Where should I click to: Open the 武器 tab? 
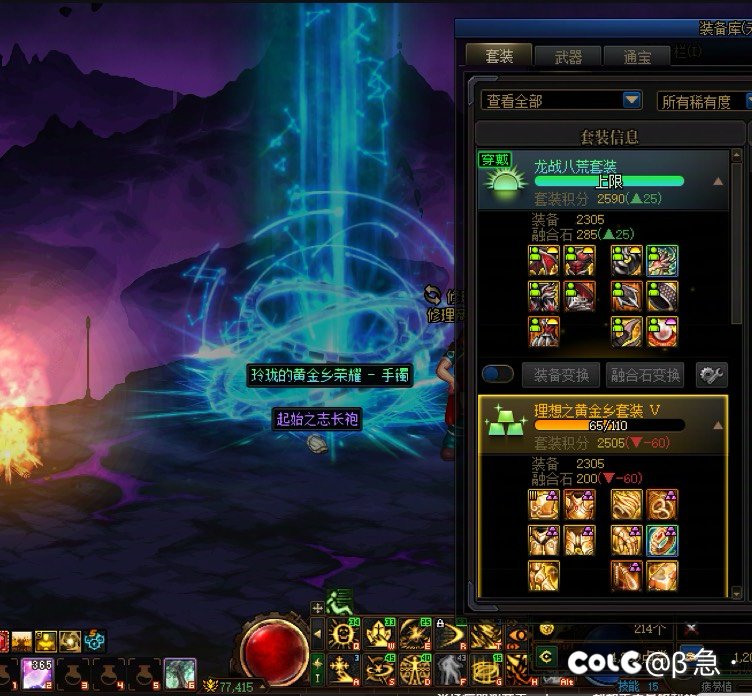tap(568, 57)
